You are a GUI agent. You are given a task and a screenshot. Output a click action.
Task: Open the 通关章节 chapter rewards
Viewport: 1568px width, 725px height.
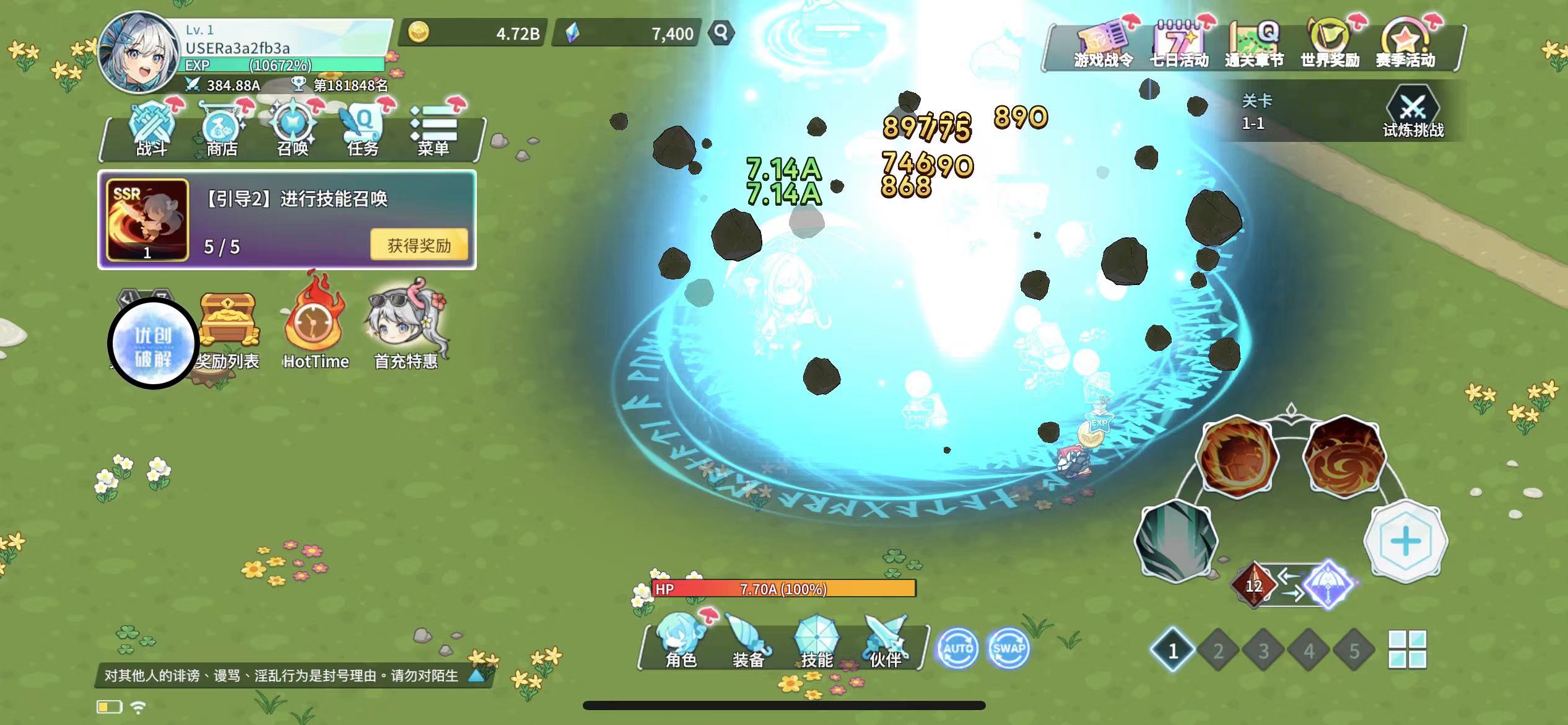(1255, 45)
